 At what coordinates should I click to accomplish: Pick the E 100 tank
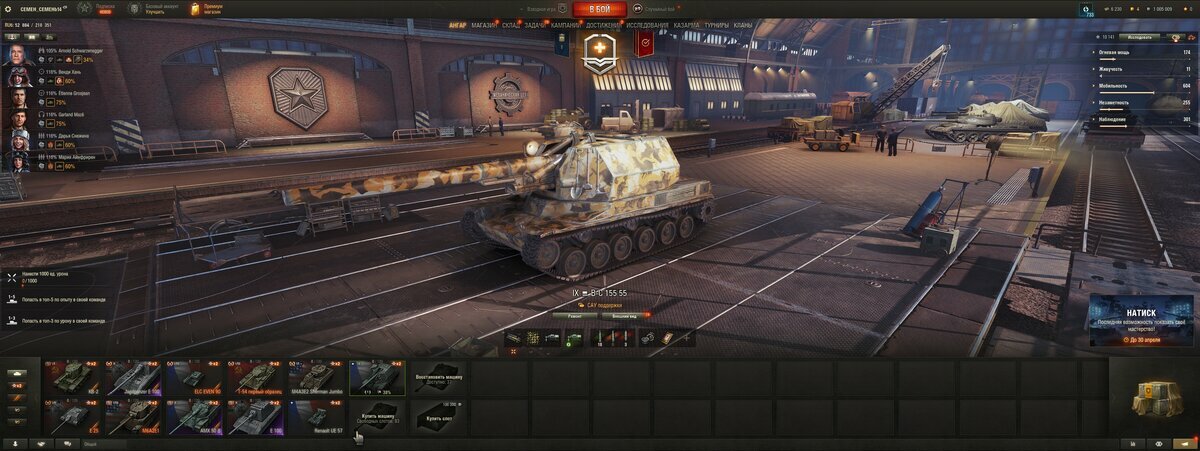[x=257, y=416]
